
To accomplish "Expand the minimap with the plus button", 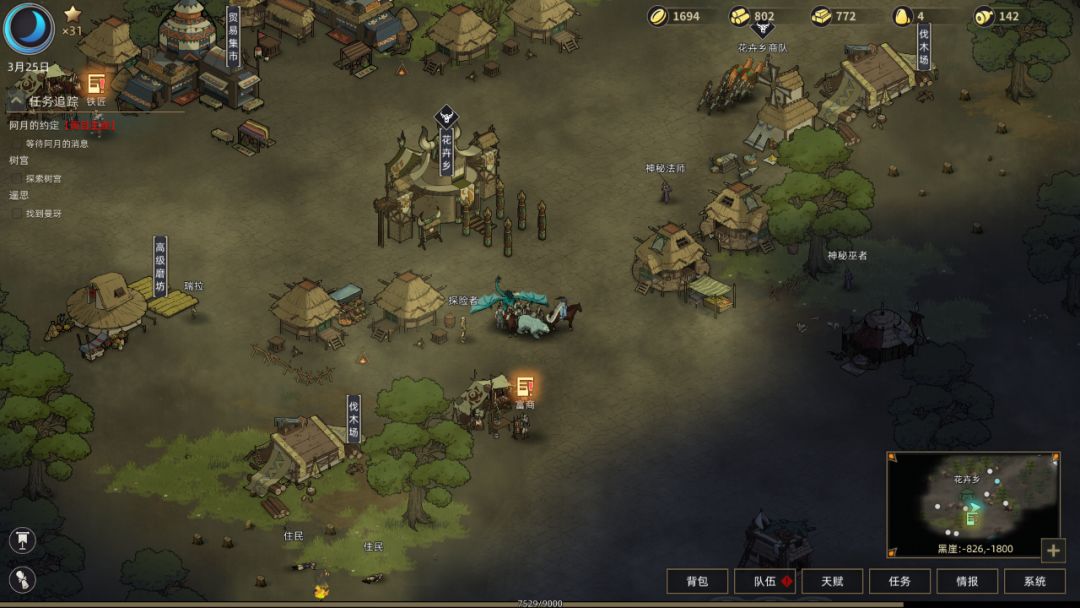I will (x=1052, y=550).
